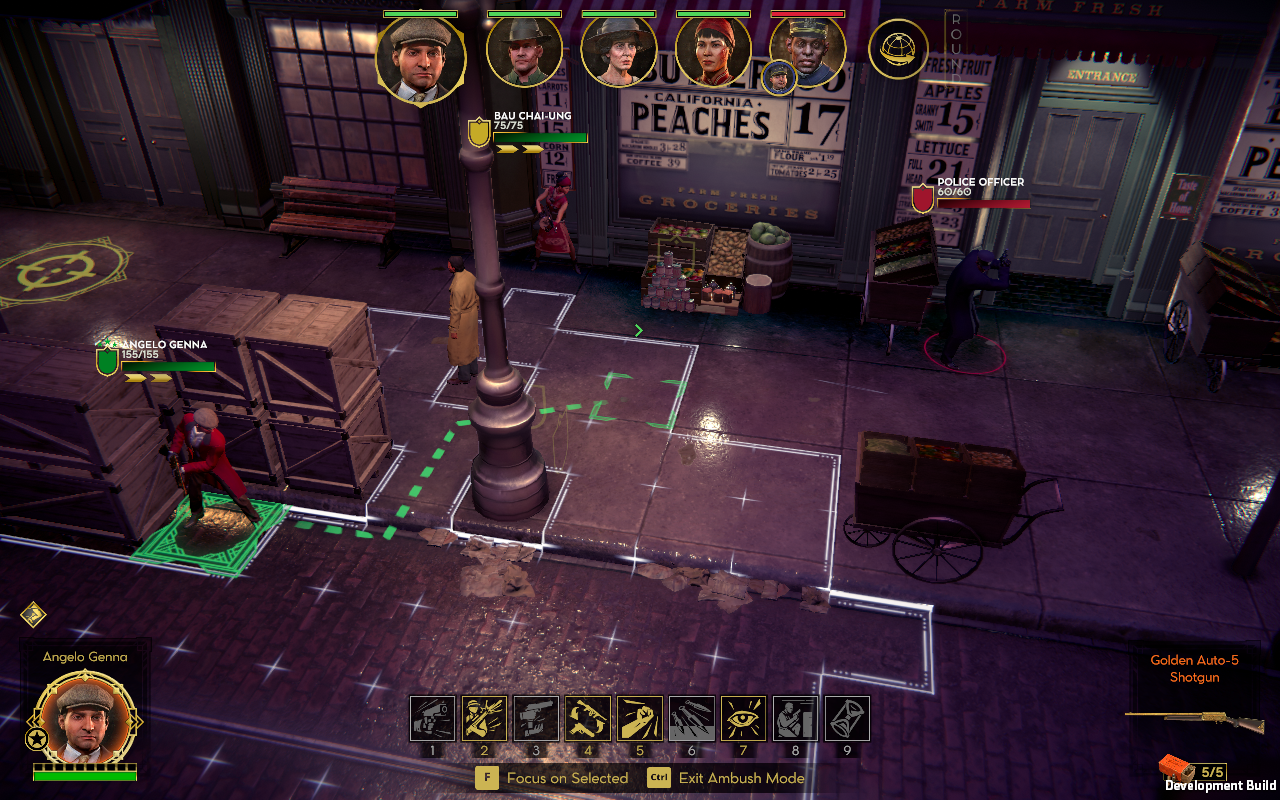The height and width of the screenshot is (800, 1280).
Task: Select the green-shirted man's turn order portrait
Action: click(524, 53)
